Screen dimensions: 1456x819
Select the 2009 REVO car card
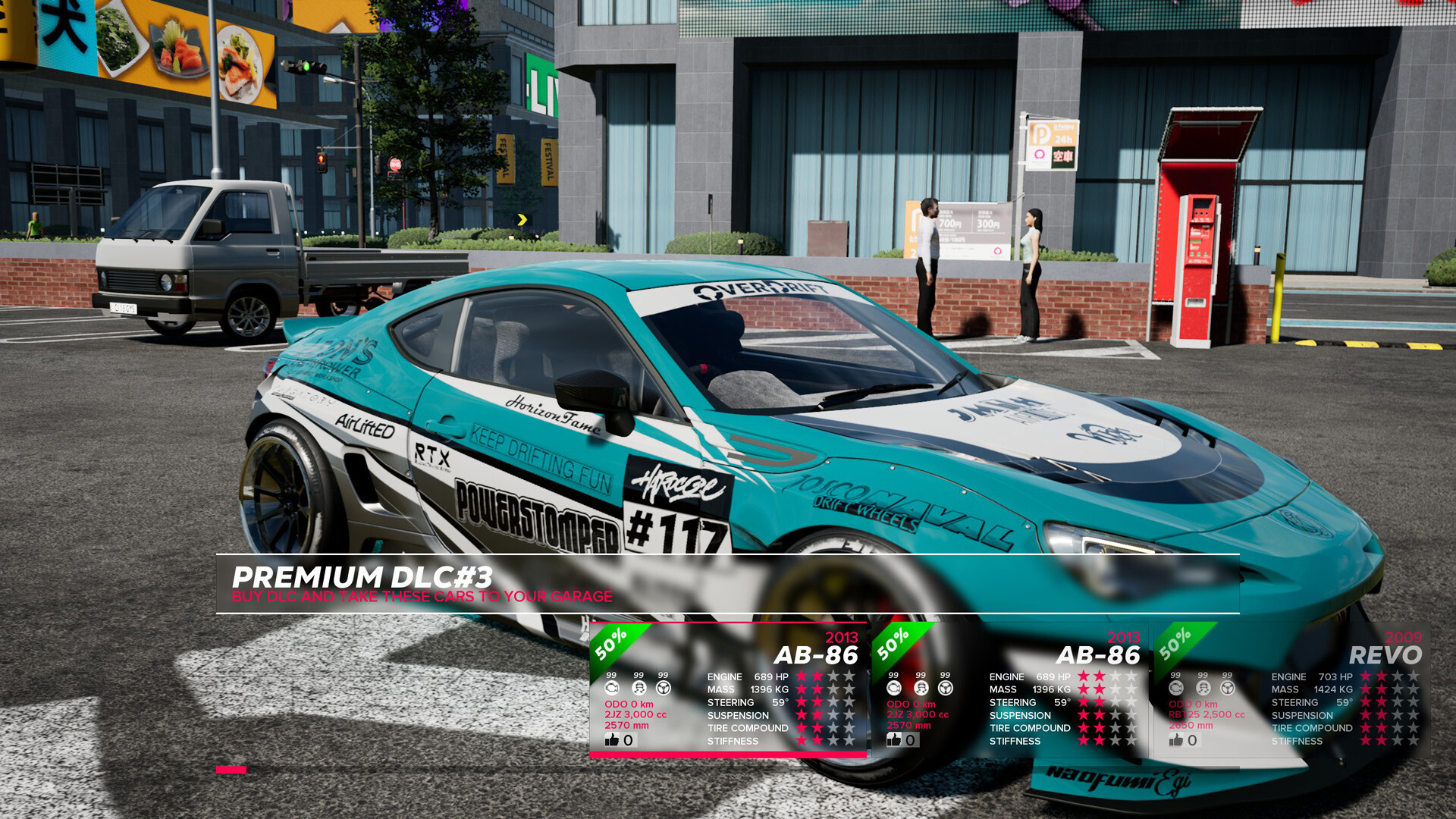coord(1291,690)
